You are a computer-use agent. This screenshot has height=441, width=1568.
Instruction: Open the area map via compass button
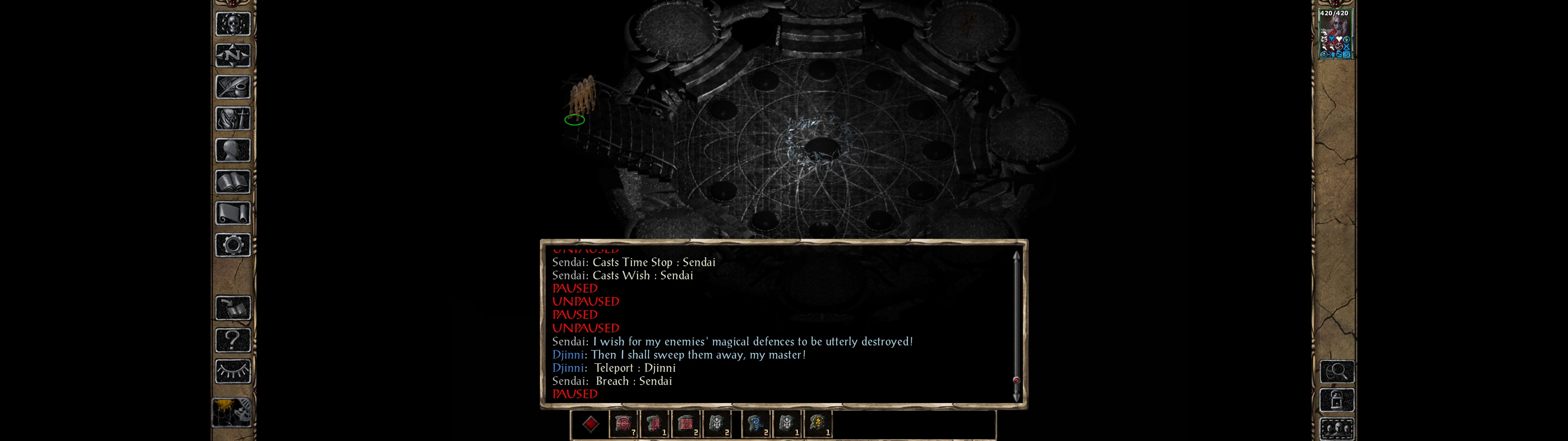click(x=232, y=55)
